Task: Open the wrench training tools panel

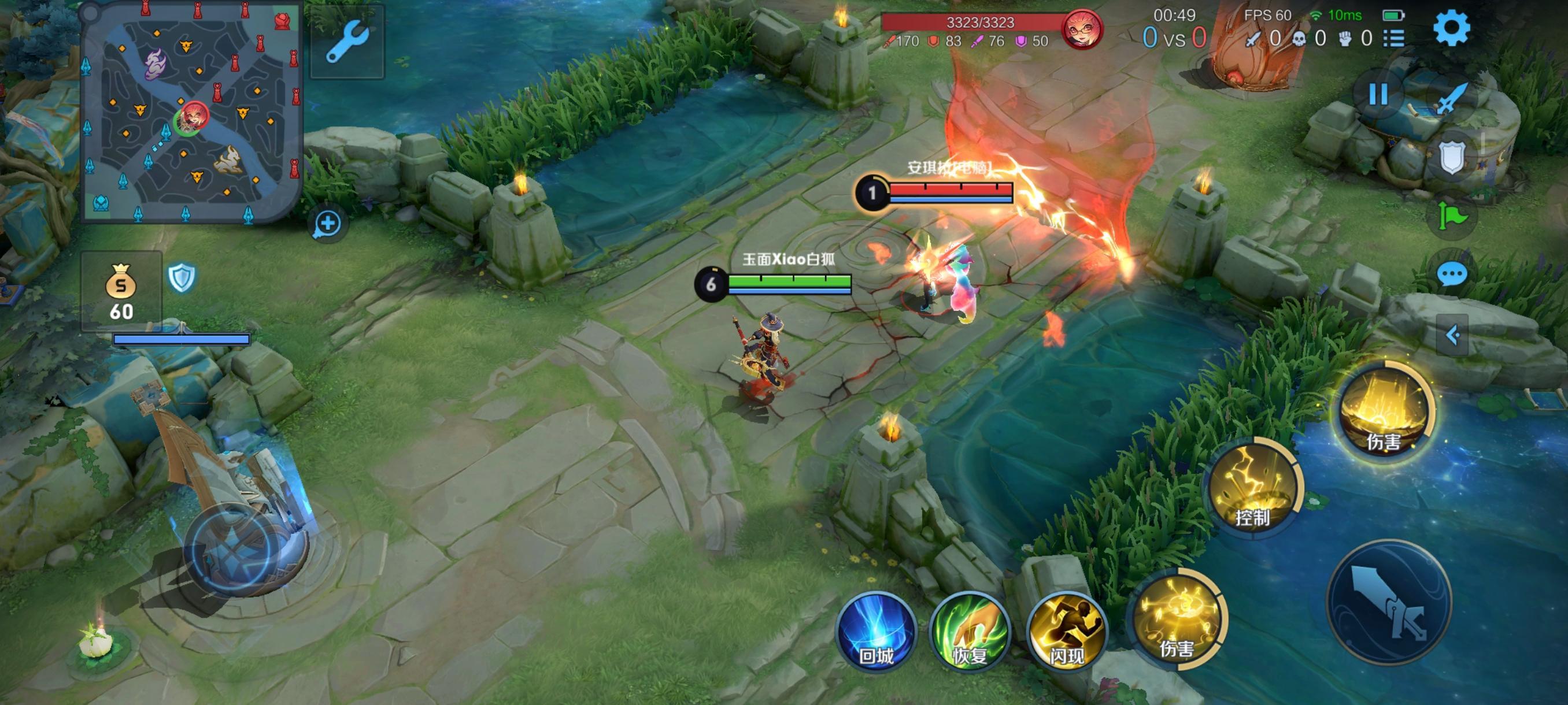Action: (347, 42)
